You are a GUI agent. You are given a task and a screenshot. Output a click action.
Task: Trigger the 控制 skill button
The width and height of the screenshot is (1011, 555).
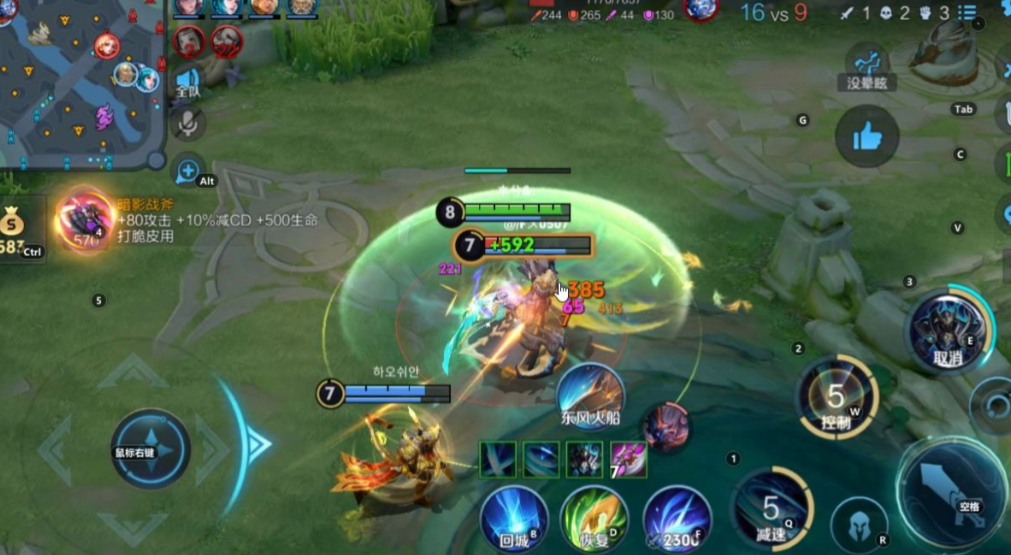pyautogui.click(x=836, y=397)
